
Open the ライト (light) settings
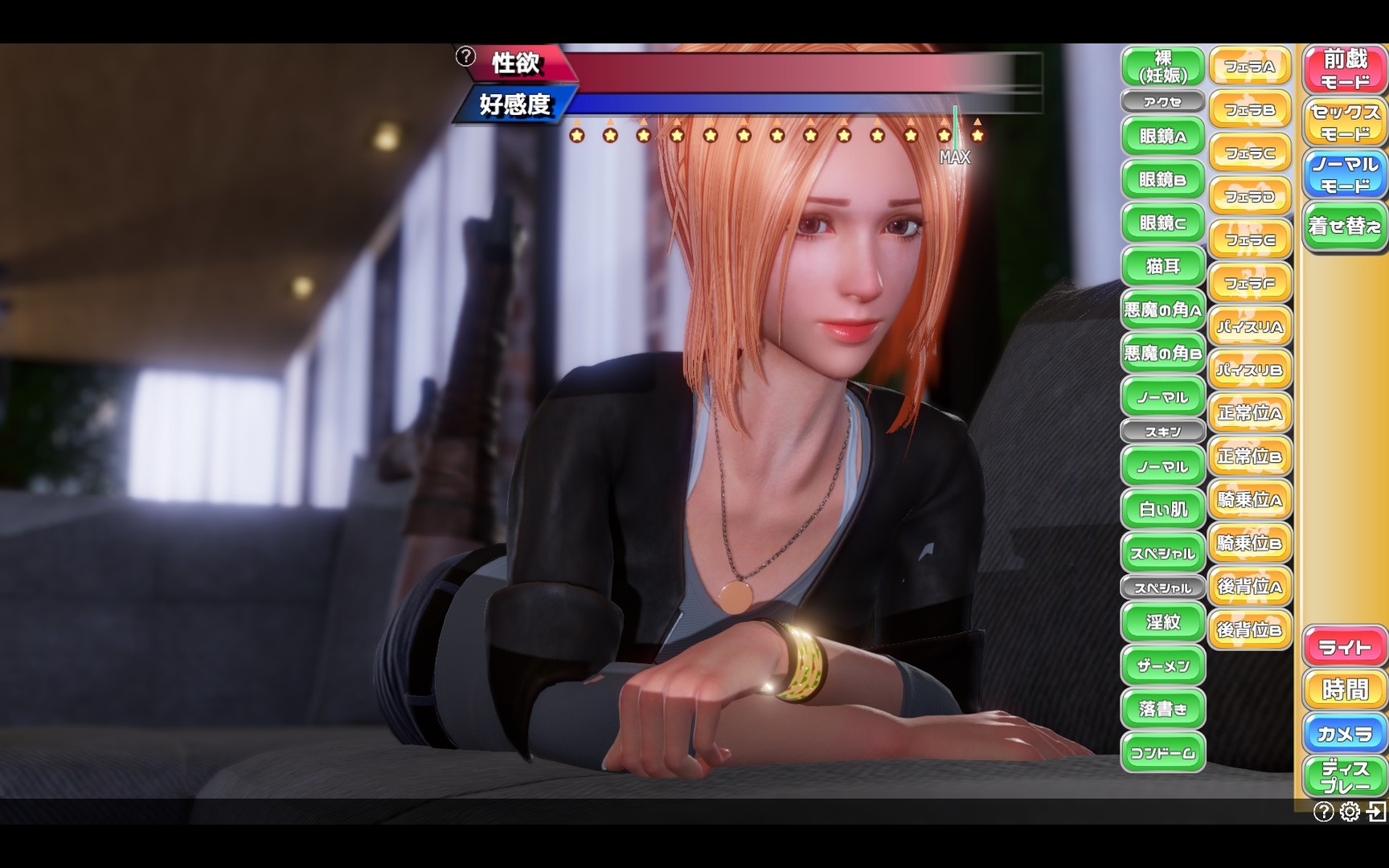1345,645
